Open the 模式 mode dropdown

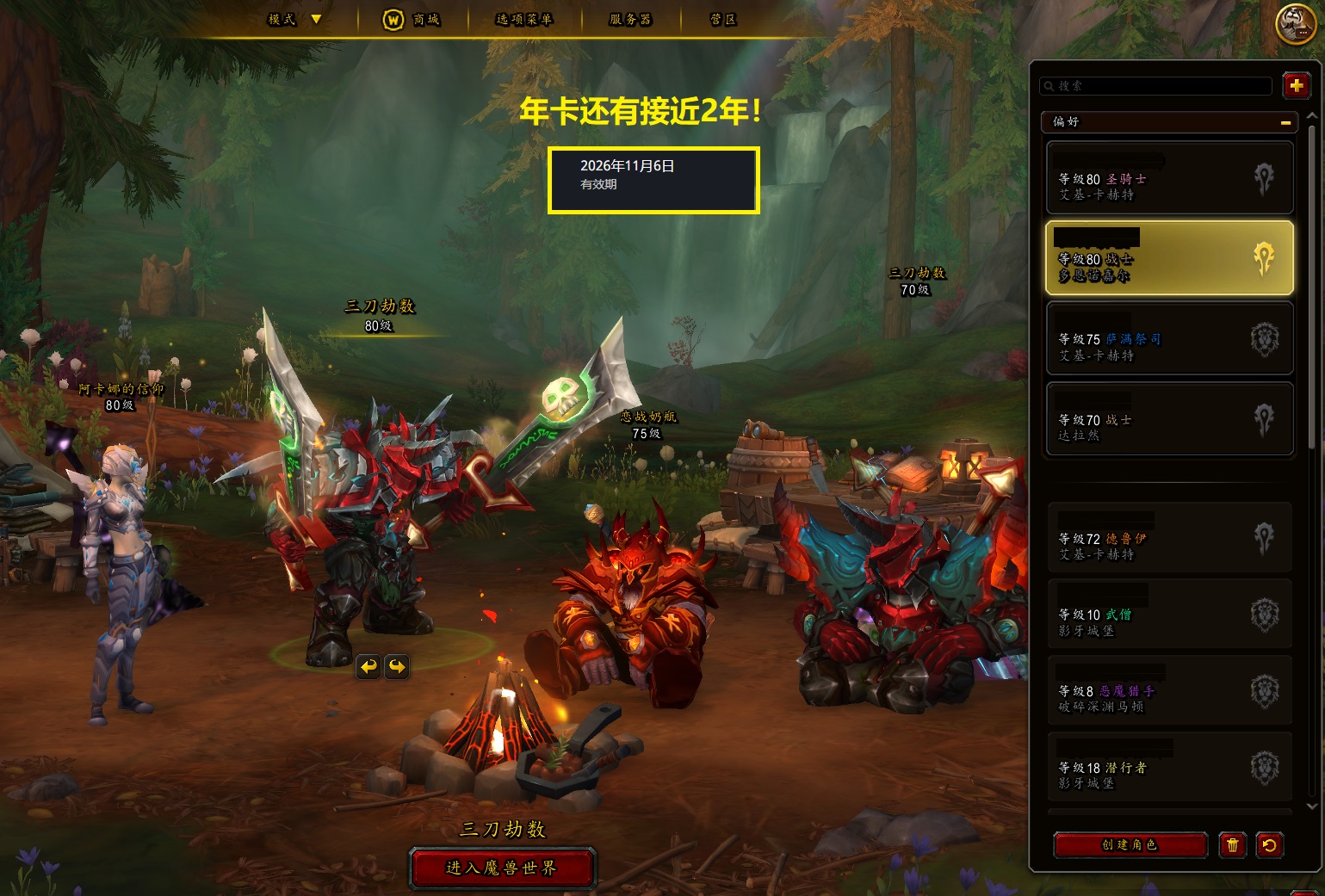point(294,19)
